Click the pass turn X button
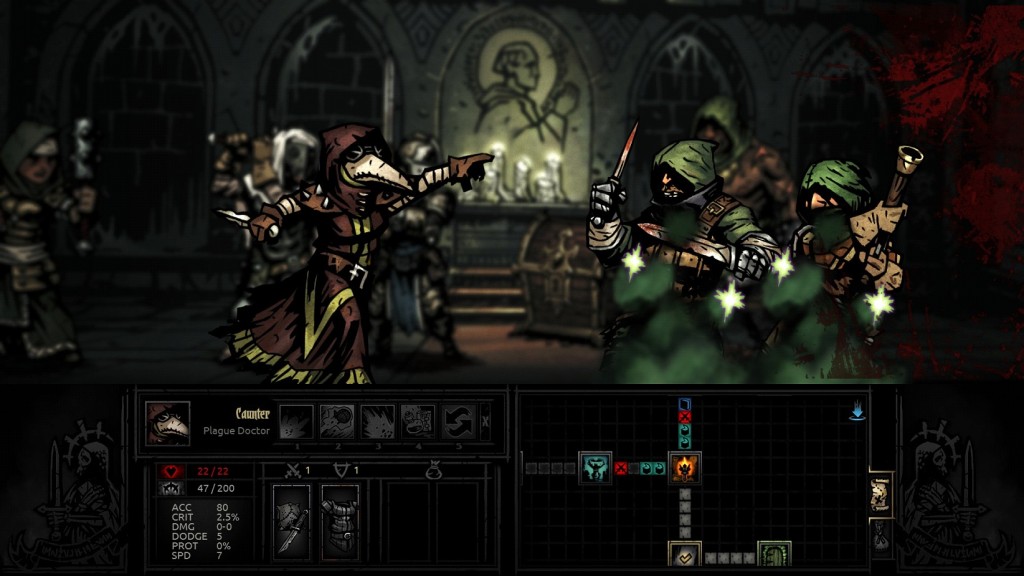1024x576 pixels. click(x=486, y=421)
